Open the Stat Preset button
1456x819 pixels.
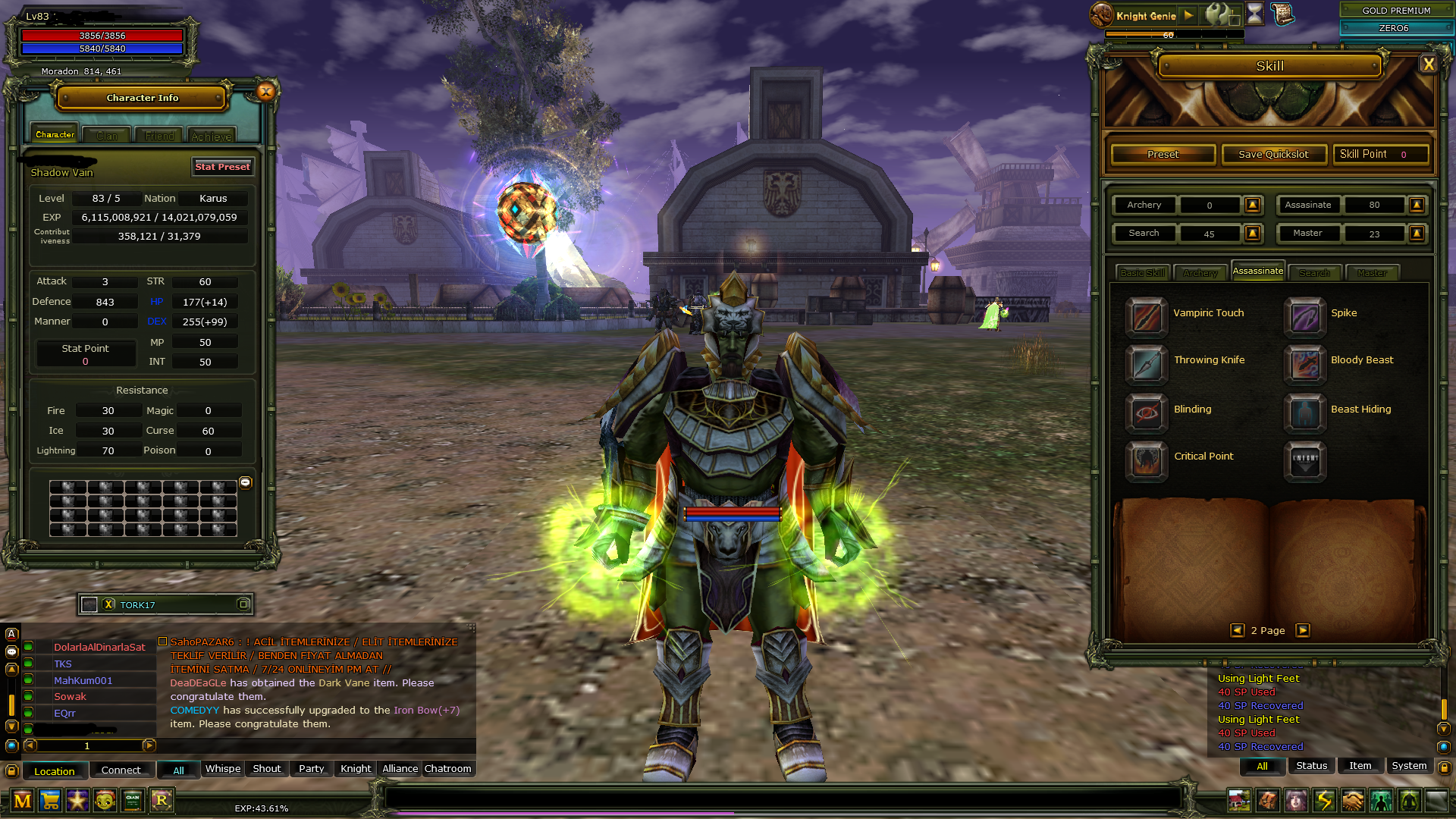click(x=222, y=167)
